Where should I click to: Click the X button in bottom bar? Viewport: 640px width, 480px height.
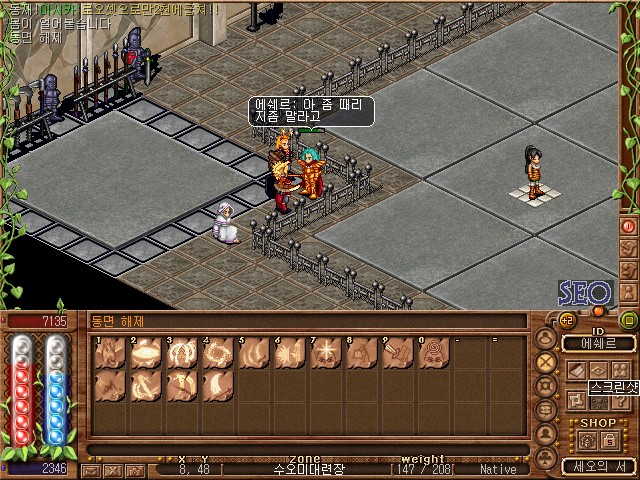tap(114, 469)
